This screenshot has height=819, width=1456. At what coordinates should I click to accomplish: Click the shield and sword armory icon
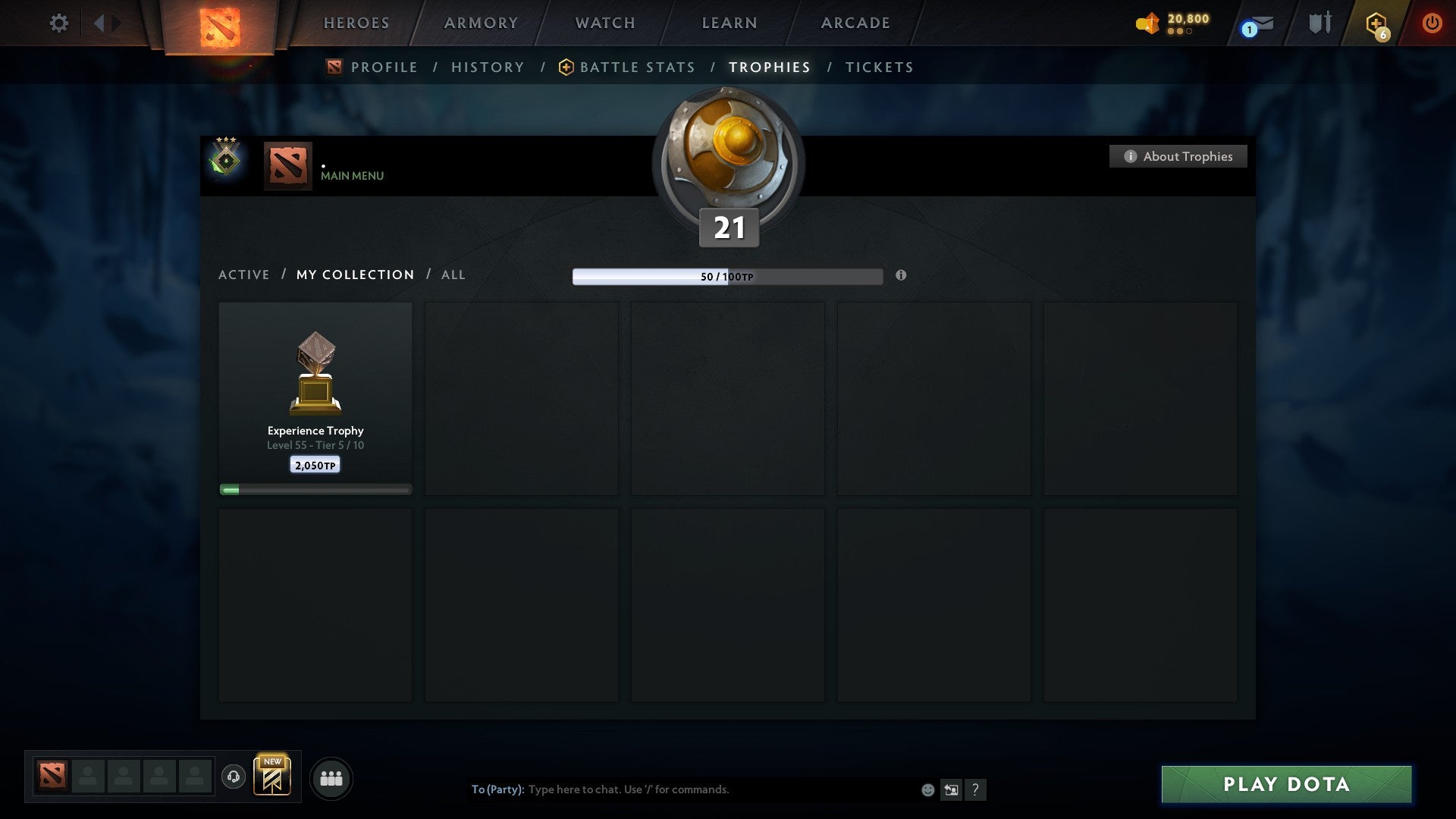point(1319,23)
